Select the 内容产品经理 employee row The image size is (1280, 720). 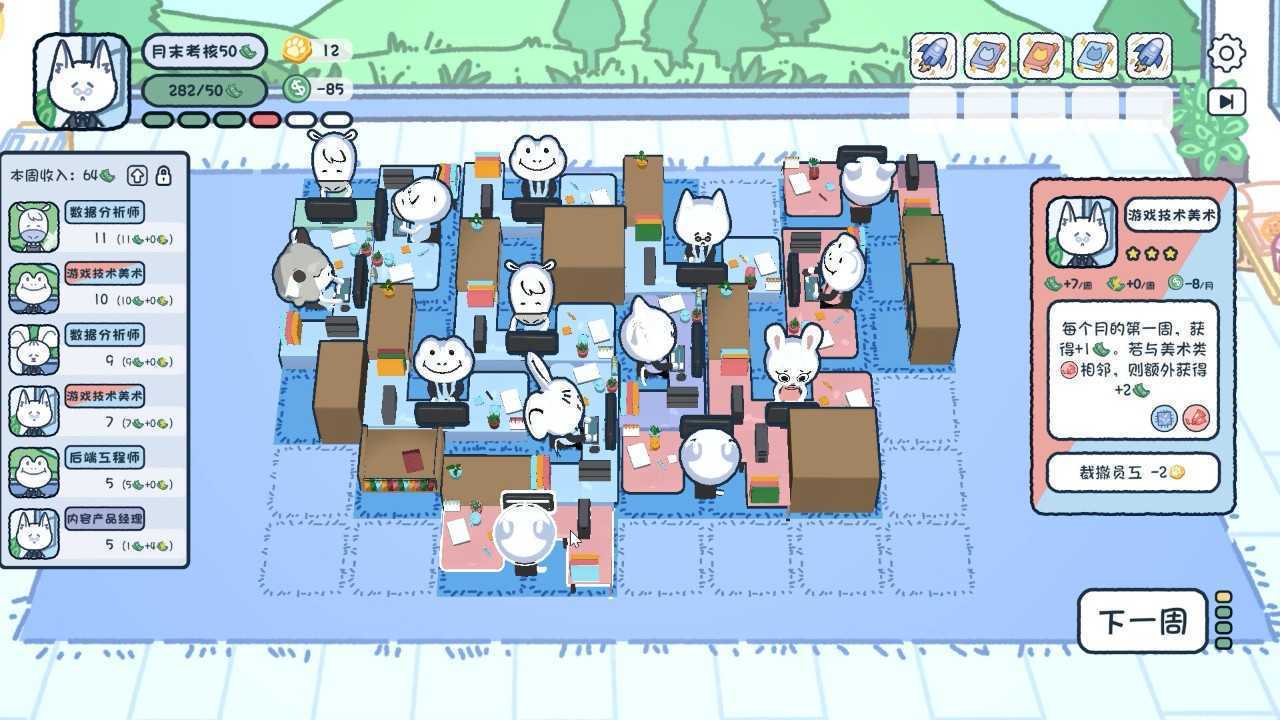coord(95,533)
